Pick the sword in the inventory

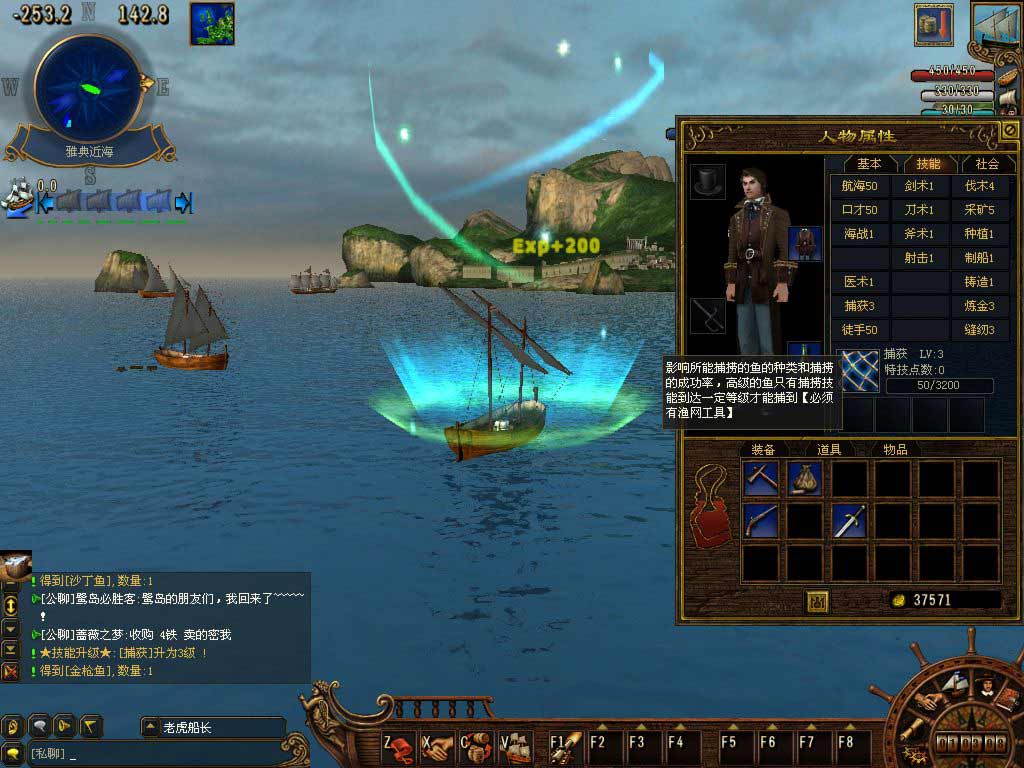849,520
